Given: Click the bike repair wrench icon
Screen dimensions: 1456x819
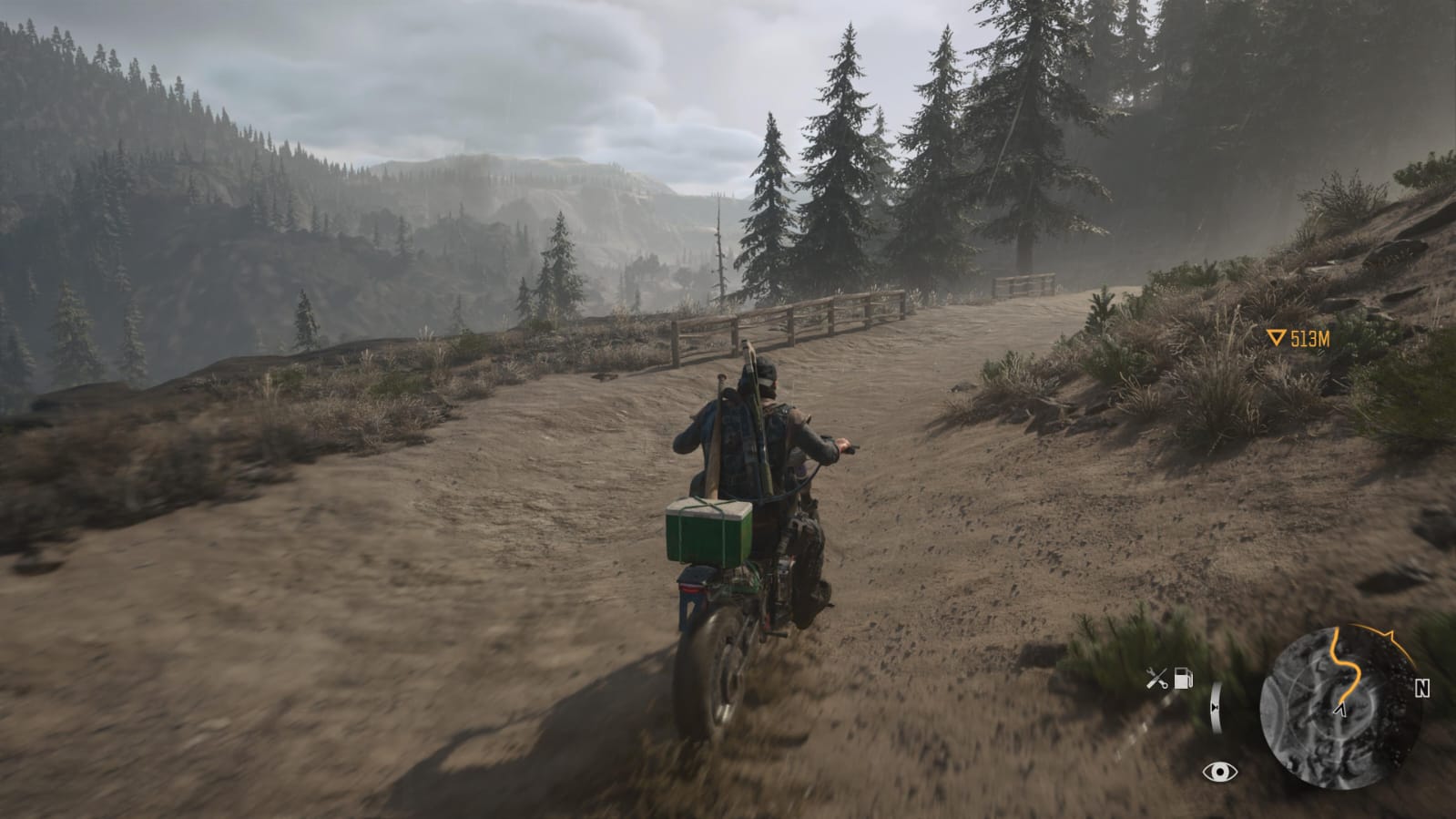Looking at the screenshot, I should [x=1156, y=679].
